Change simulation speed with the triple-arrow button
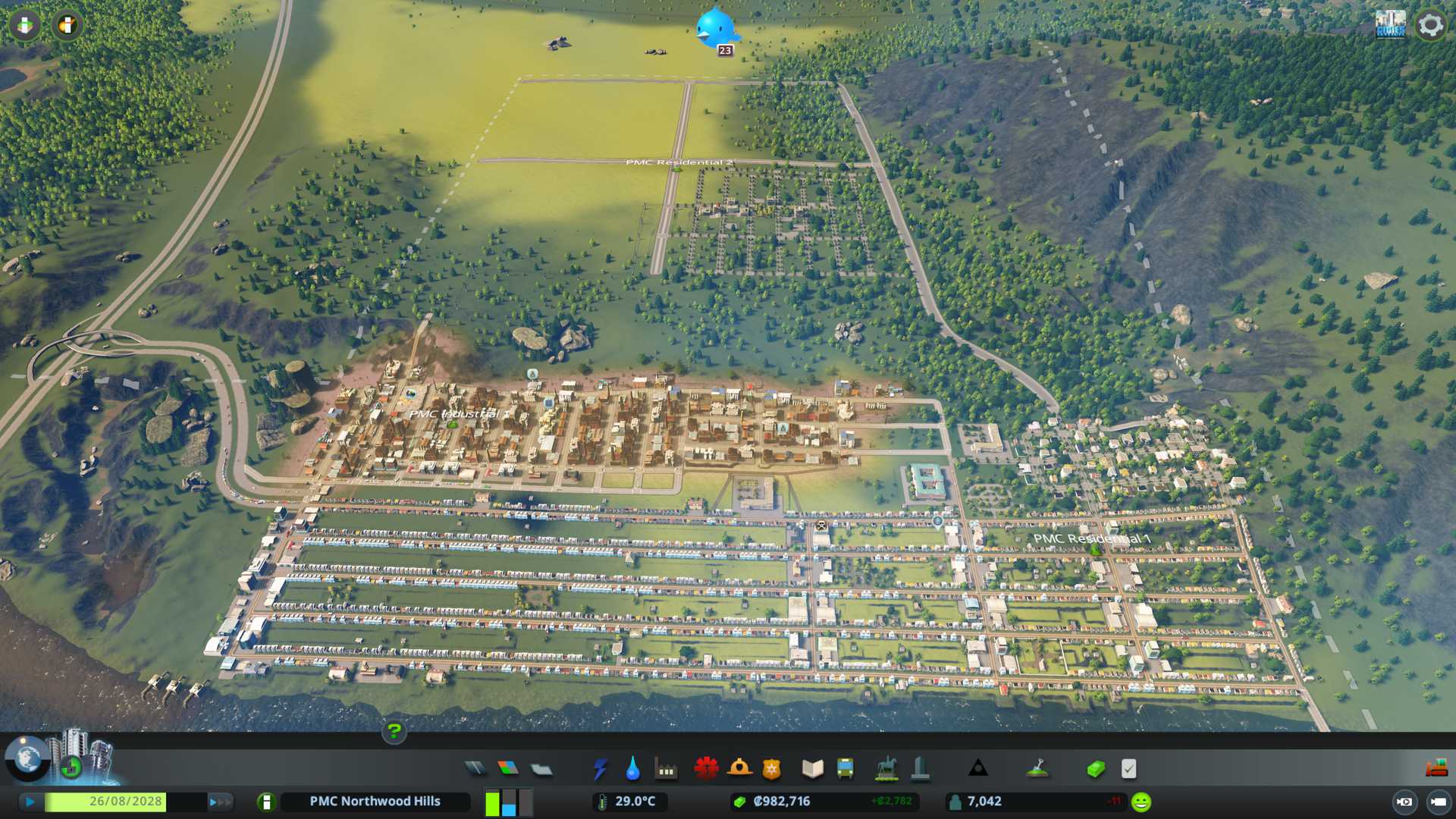The image size is (1456, 819). (220, 802)
